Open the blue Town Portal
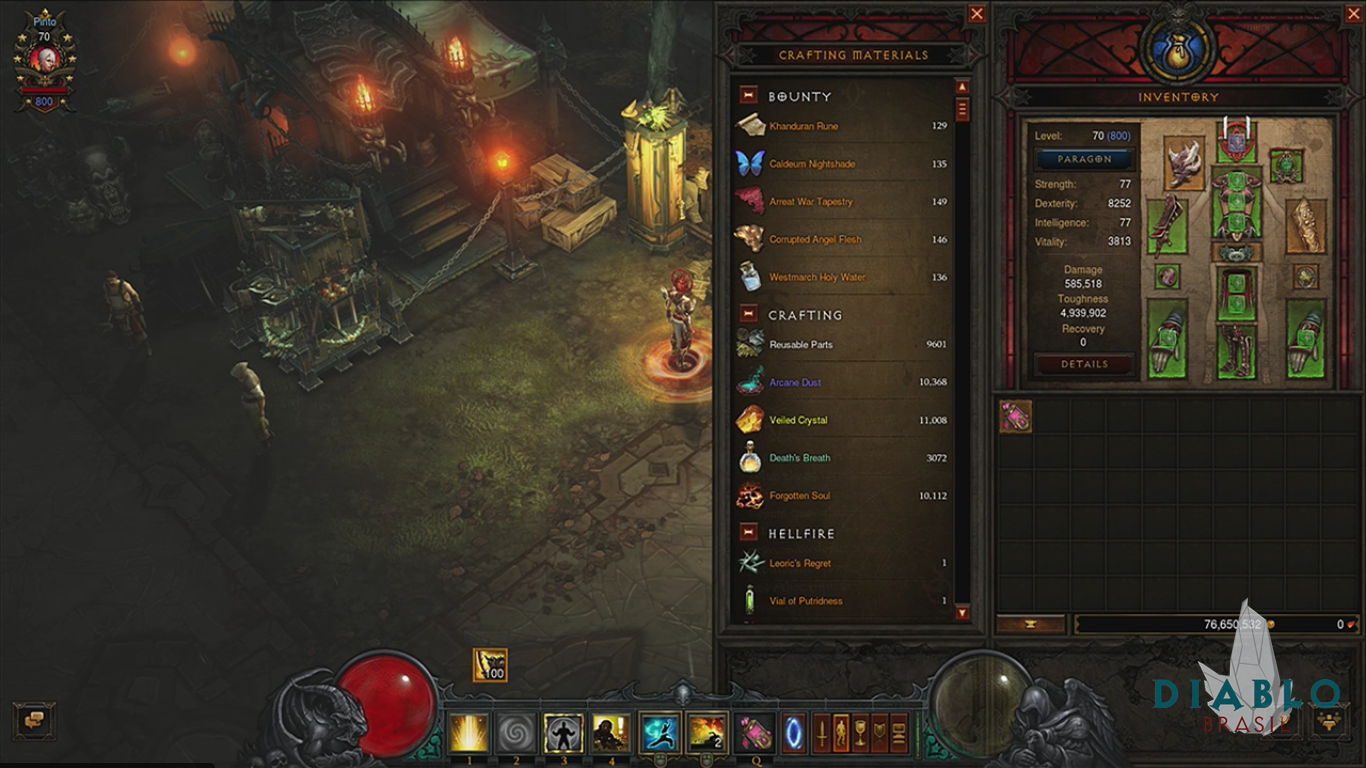1366x768 pixels. 795,733
